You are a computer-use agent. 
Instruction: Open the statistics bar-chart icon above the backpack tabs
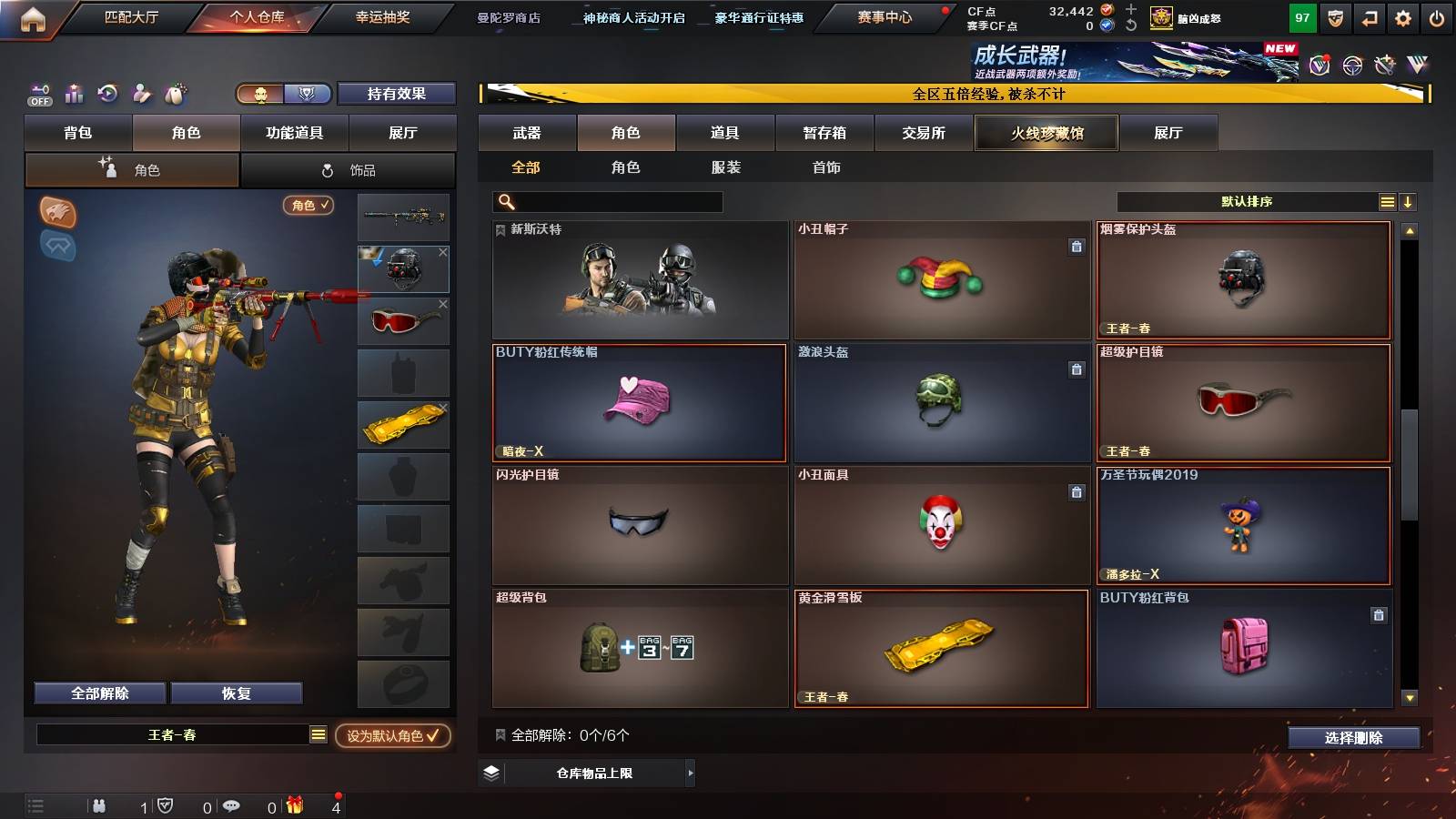click(74, 93)
